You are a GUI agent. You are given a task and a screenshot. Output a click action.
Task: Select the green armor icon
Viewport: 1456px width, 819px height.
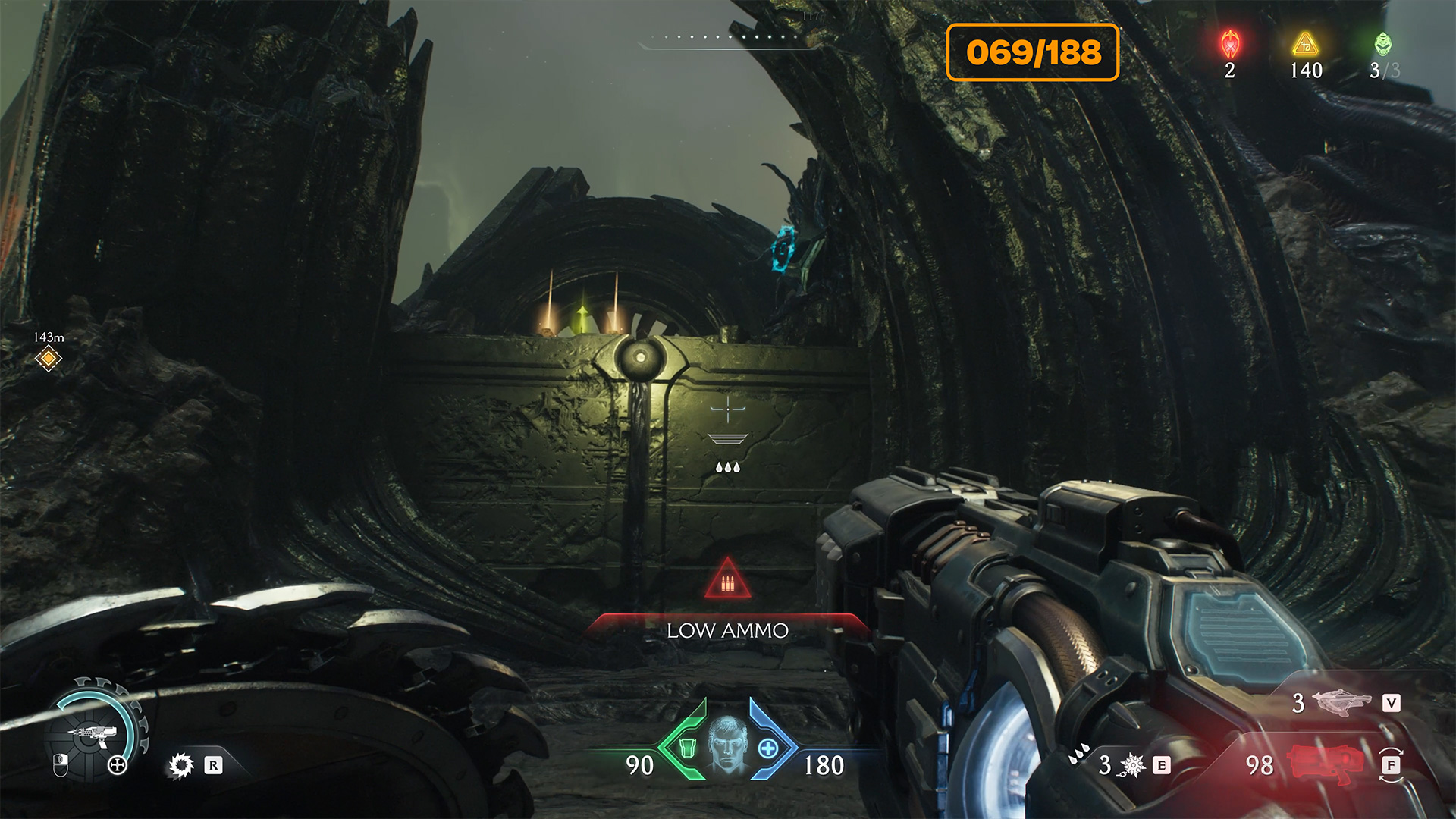[x=687, y=748]
